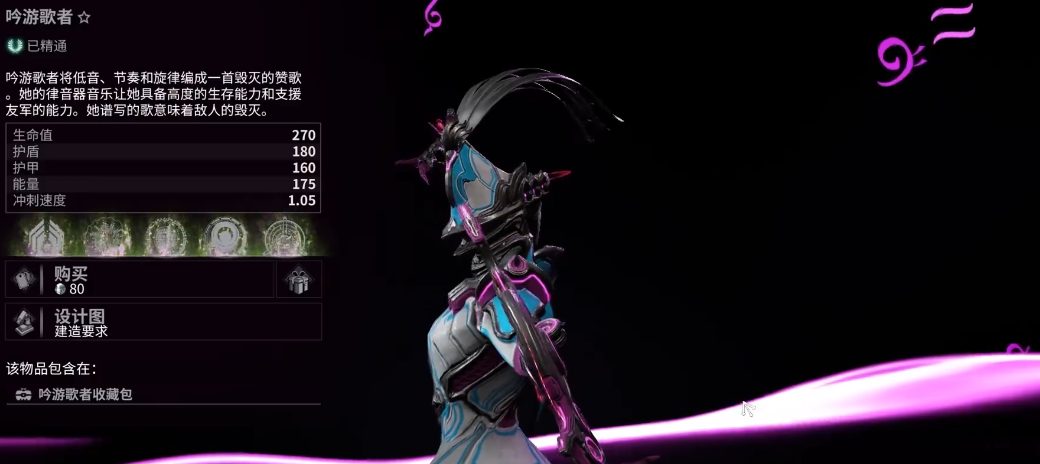The width and height of the screenshot is (1040, 464).
Task: Select the second ability icon in the row
Action: coord(106,236)
